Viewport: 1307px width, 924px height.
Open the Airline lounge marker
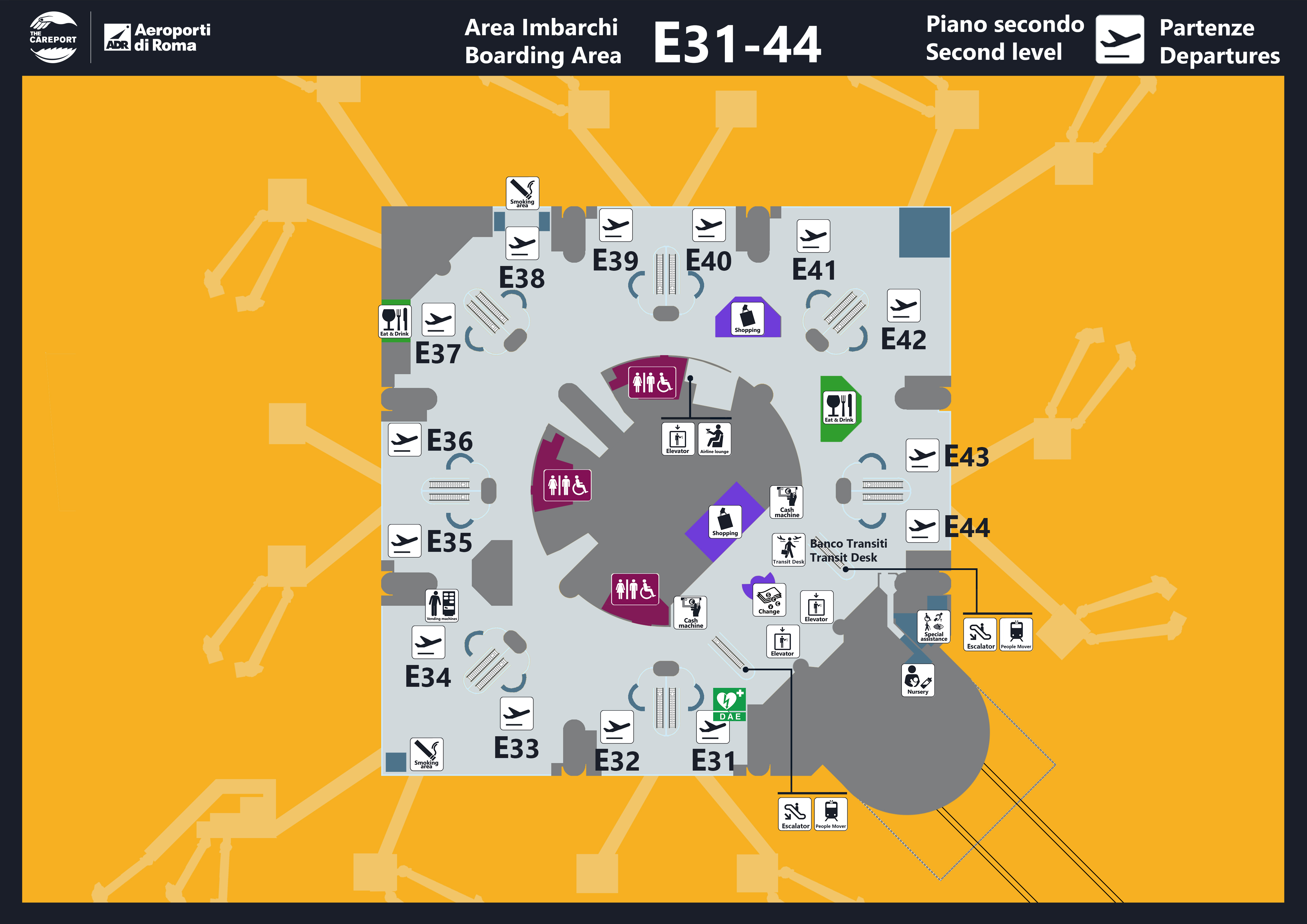714,439
